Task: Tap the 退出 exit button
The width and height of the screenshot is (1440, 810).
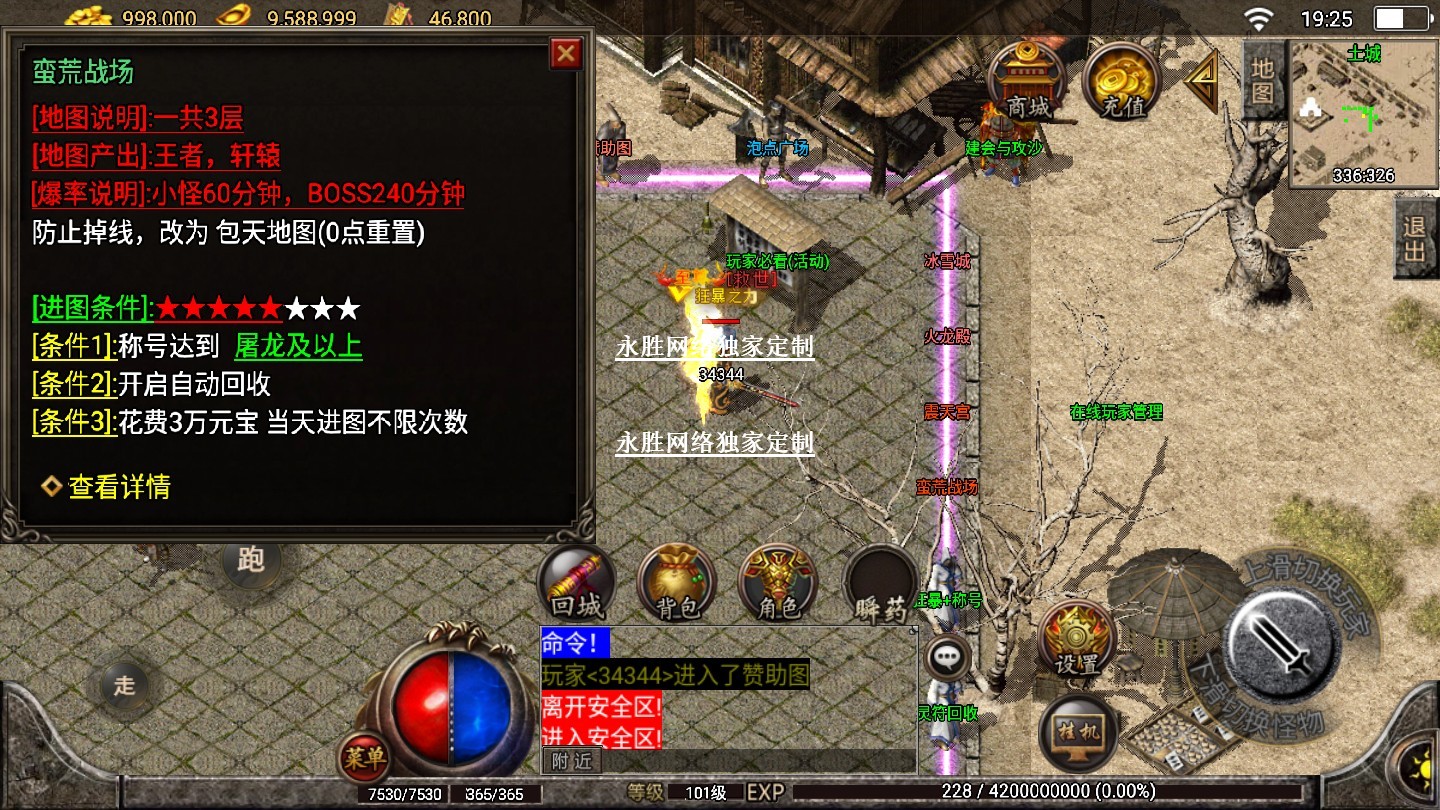Action: (x=1415, y=238)
